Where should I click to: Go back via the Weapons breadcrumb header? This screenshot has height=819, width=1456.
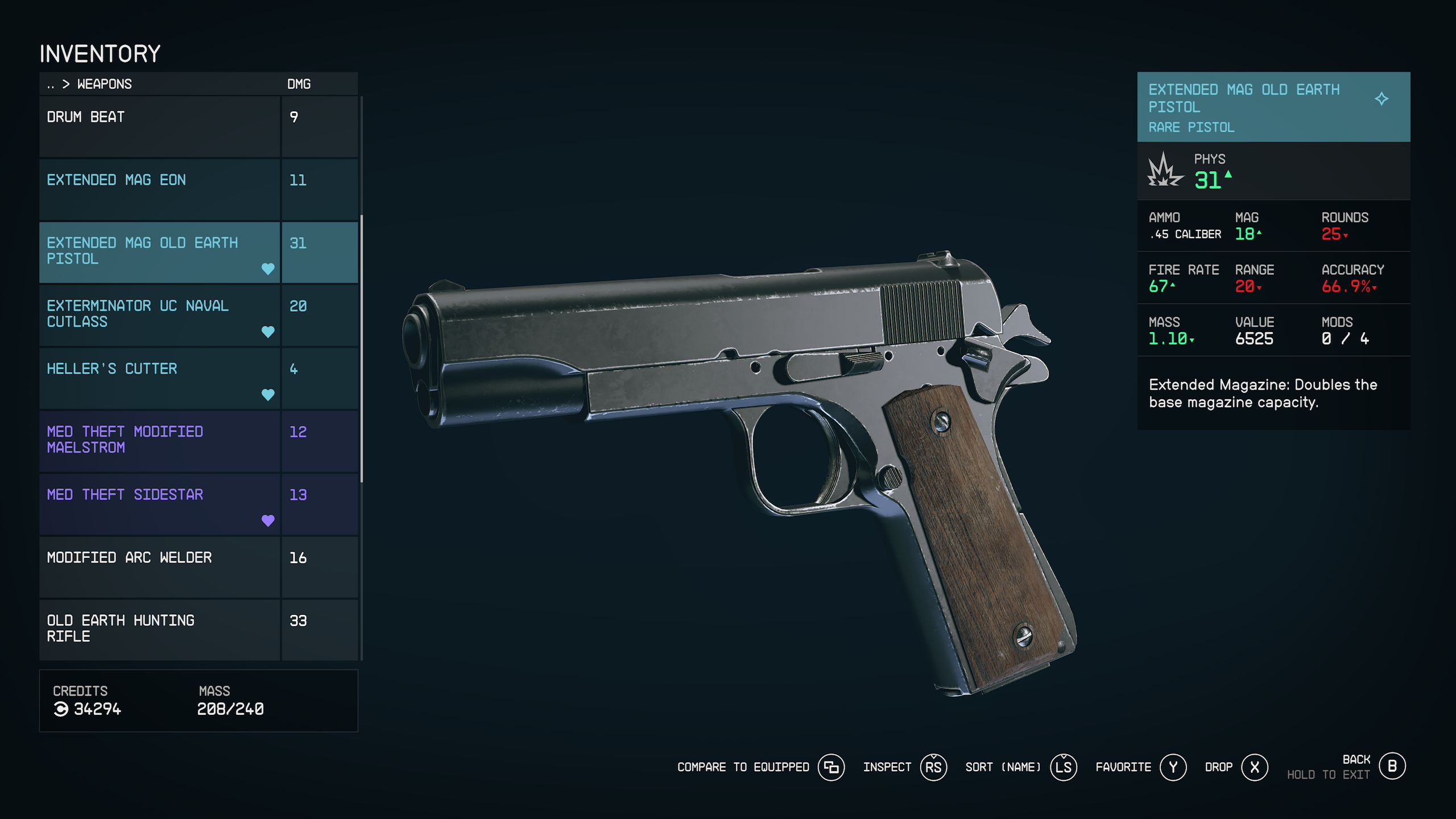[104, 84]
